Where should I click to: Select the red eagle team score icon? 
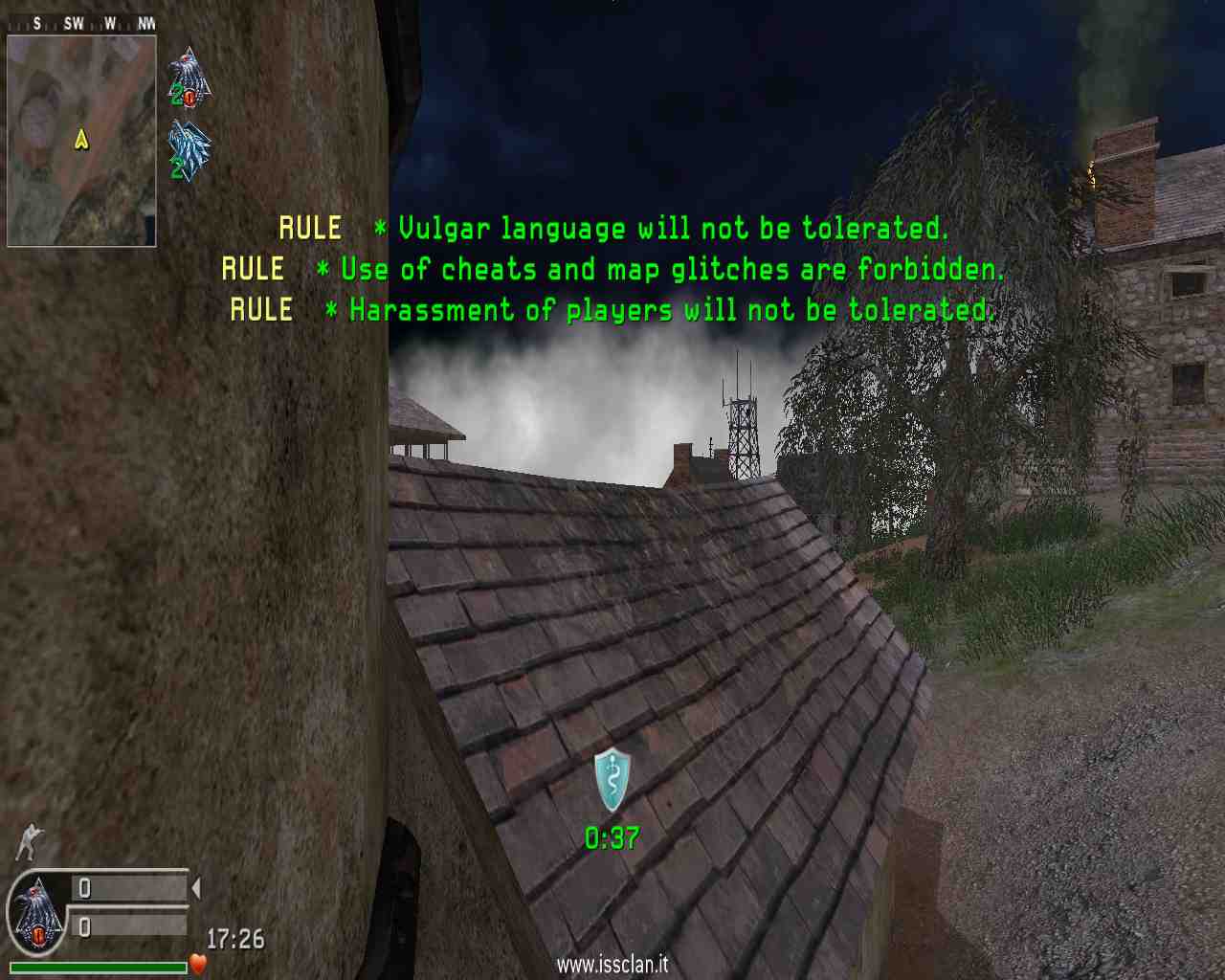[x=189, y=77]
